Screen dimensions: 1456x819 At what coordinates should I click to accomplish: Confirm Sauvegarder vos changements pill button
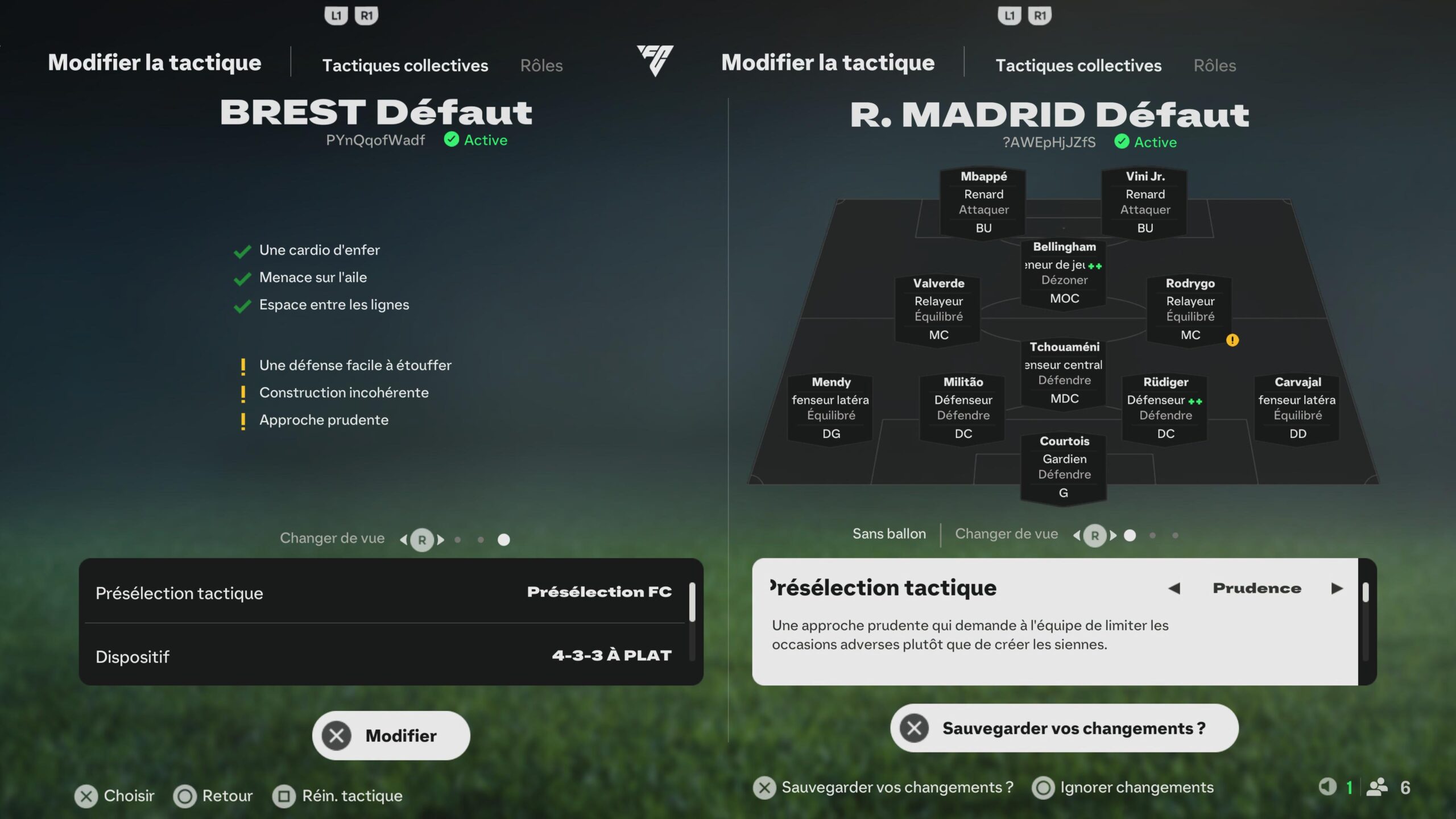pos(1064,728)
